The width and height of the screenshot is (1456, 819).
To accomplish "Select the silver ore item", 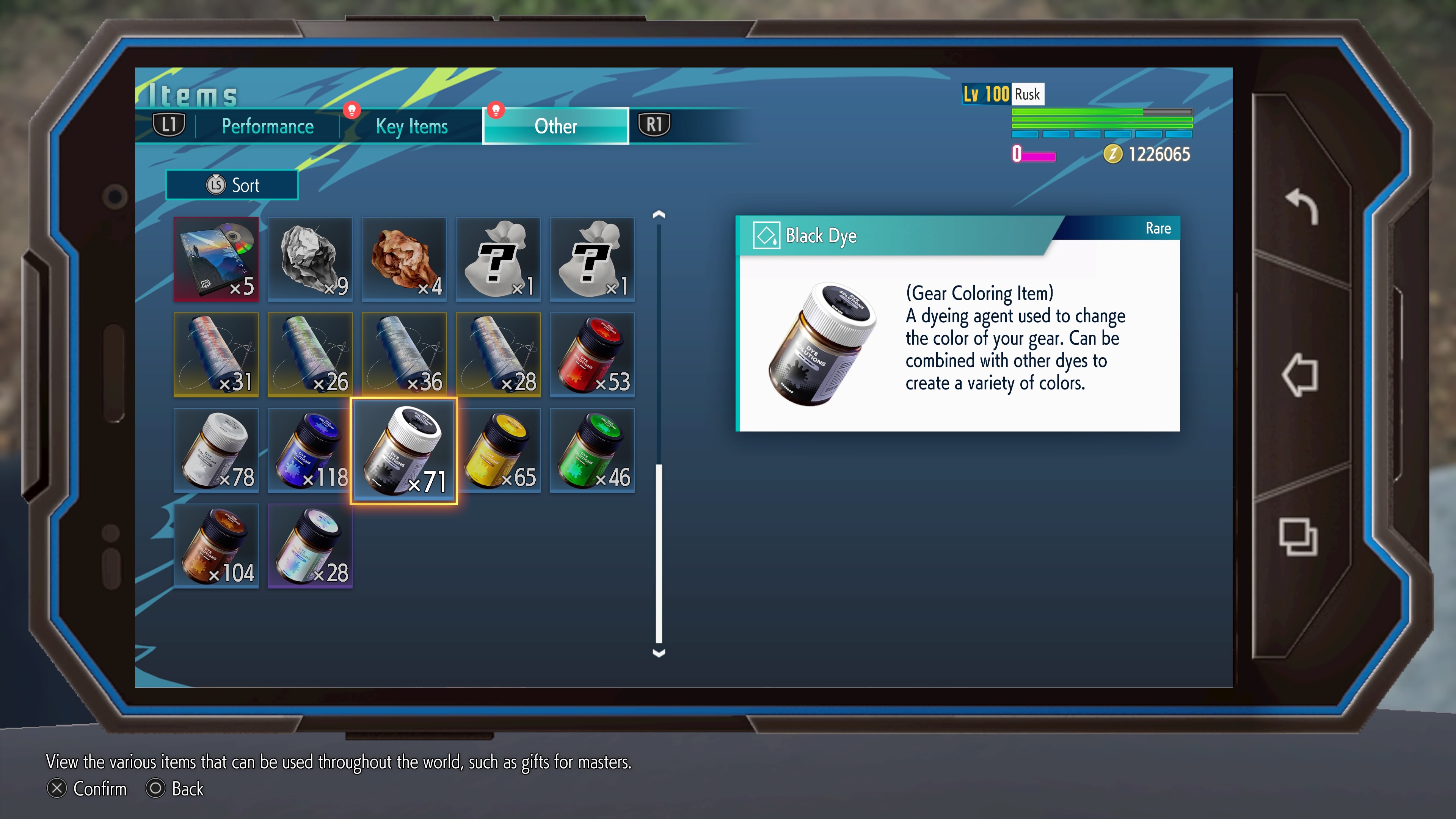I will [310, 259].
